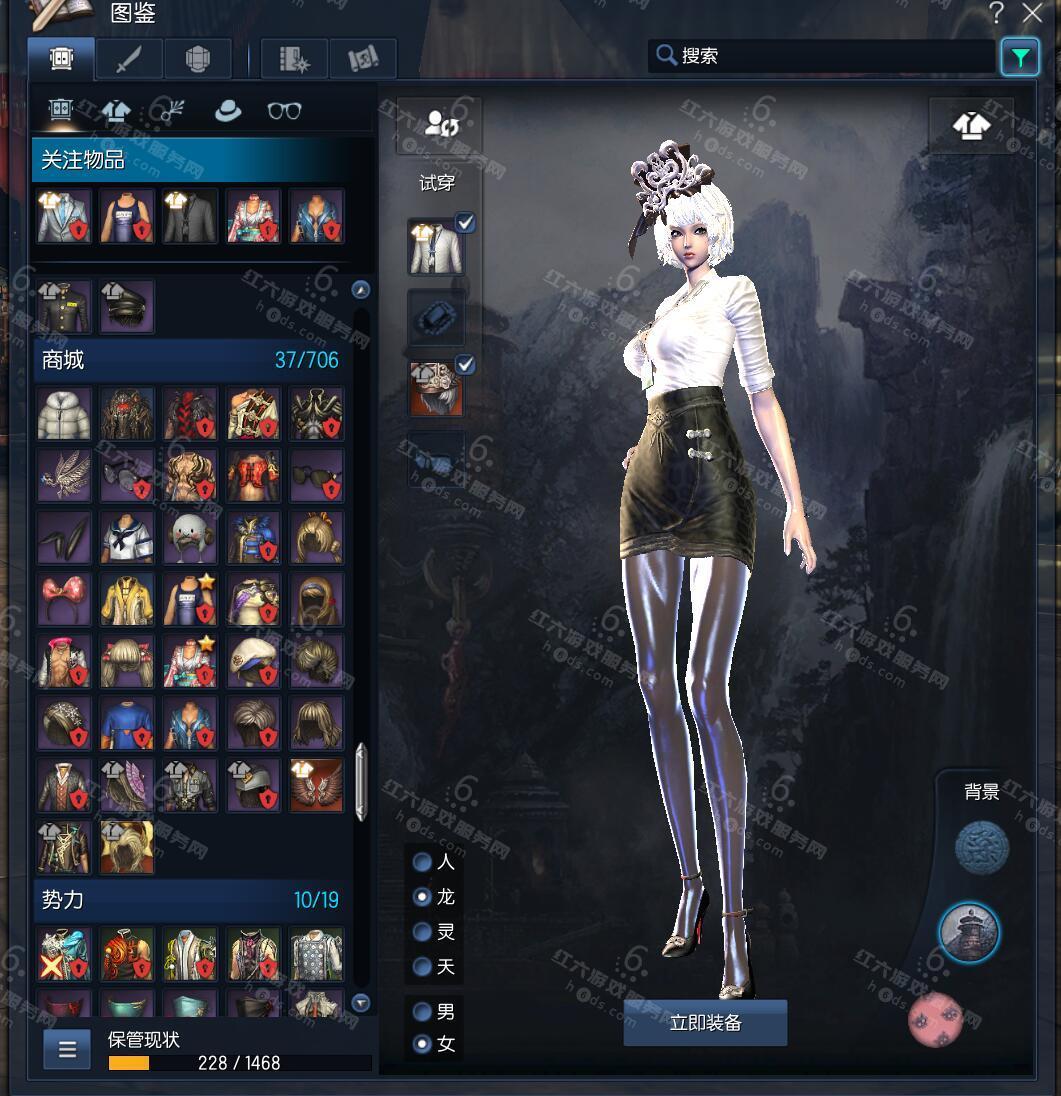Select the white puffer jacket costume
Image resolution: width=1061 pixels, height=1096 pixels.
coord(64,414)
